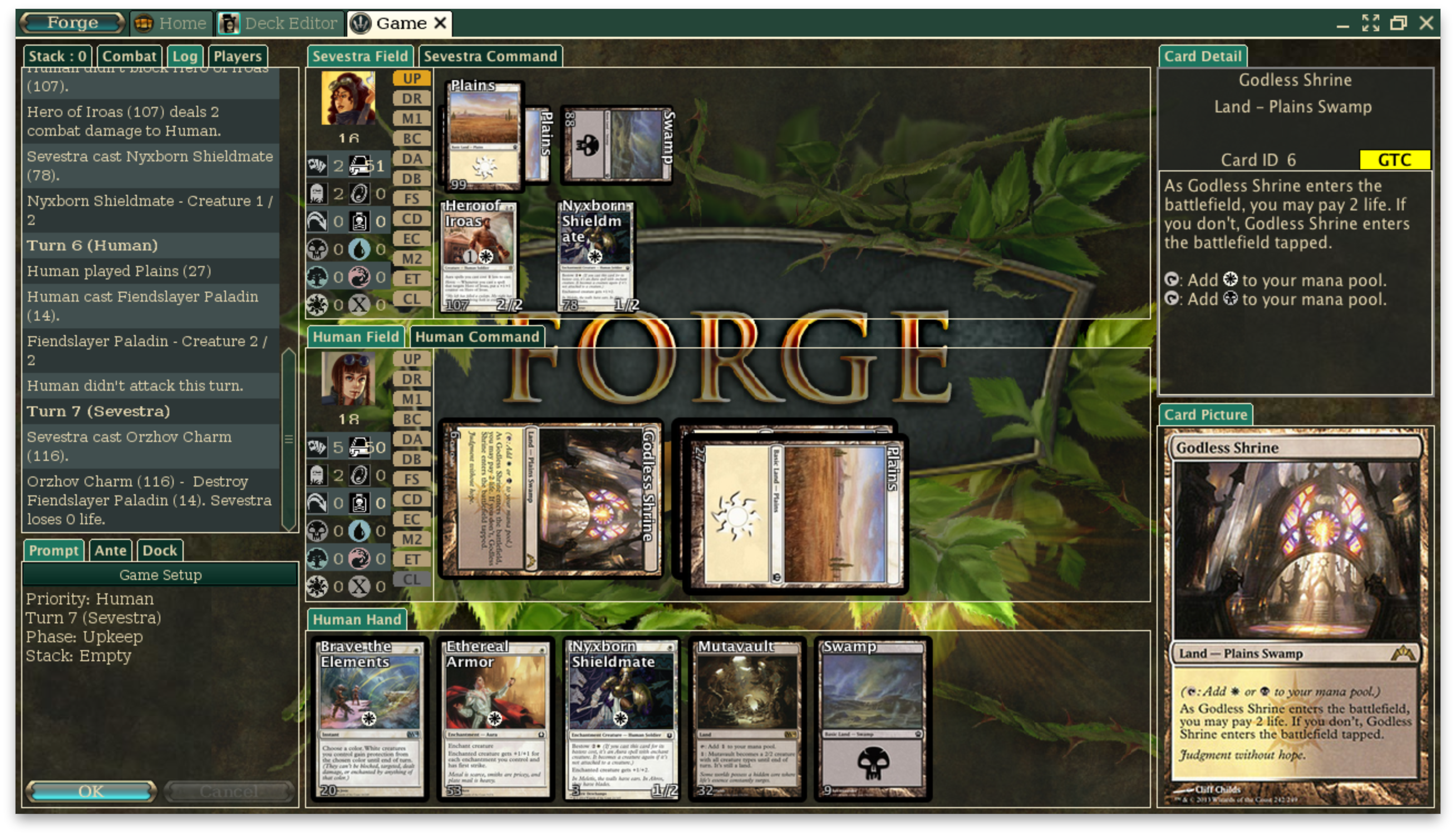1456x836 pixels.
Task: Close the Game tab
Action: [x=440, y=23]
